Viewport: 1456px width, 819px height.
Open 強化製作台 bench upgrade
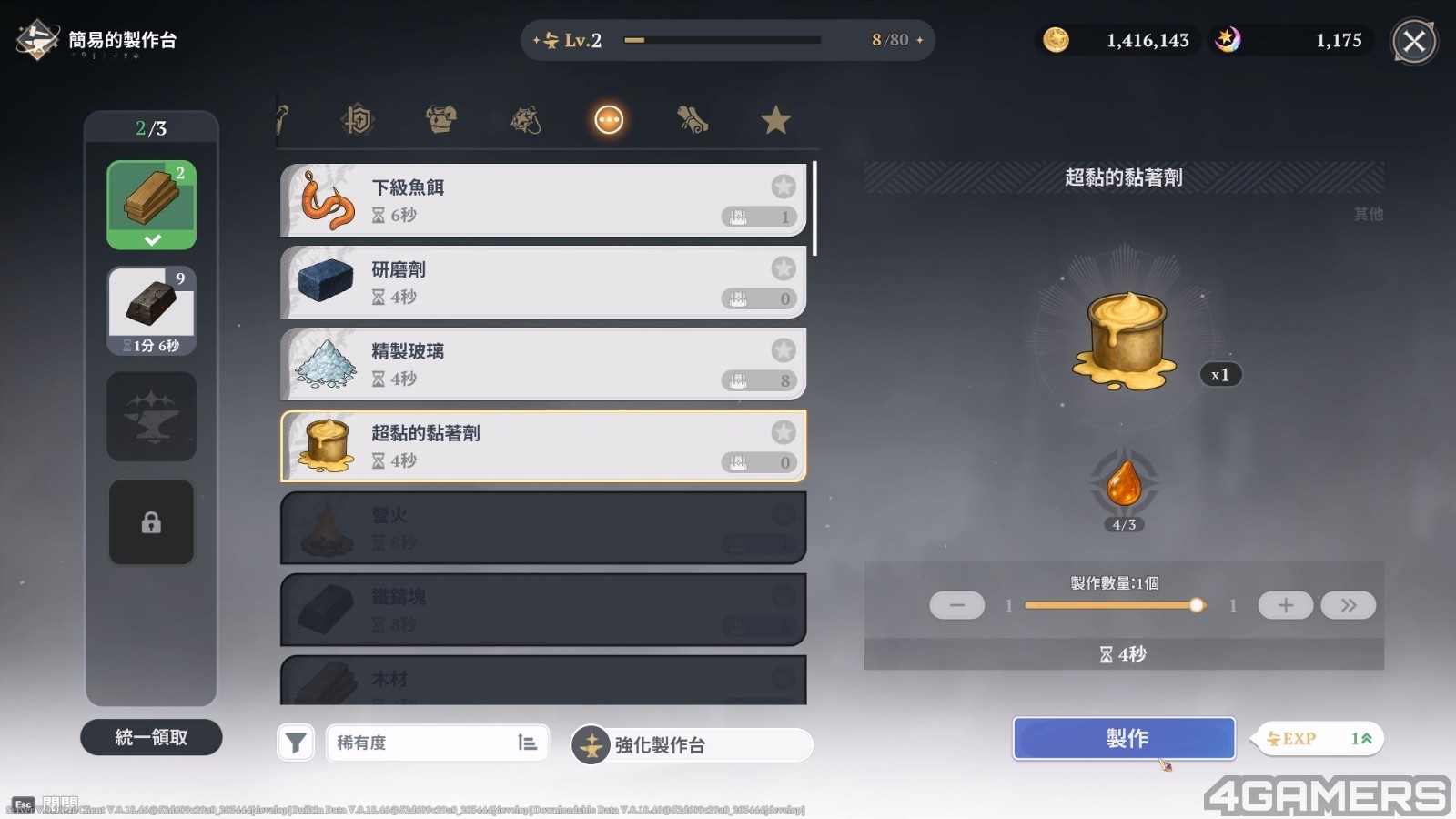point(691,745)
